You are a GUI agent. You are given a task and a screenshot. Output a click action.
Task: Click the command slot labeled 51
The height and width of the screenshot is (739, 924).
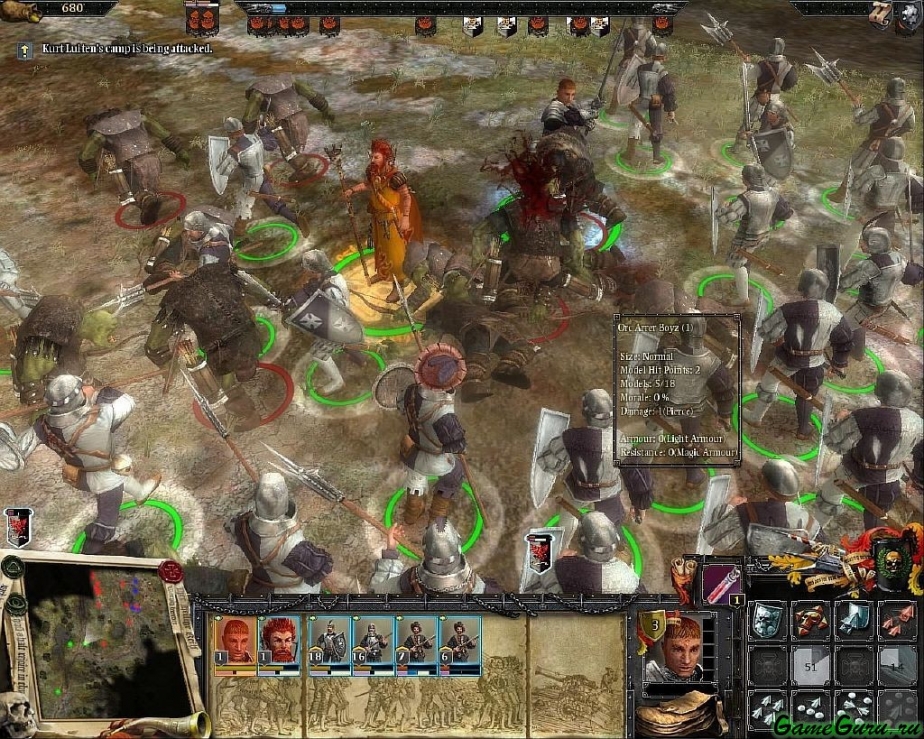point(811,665)
